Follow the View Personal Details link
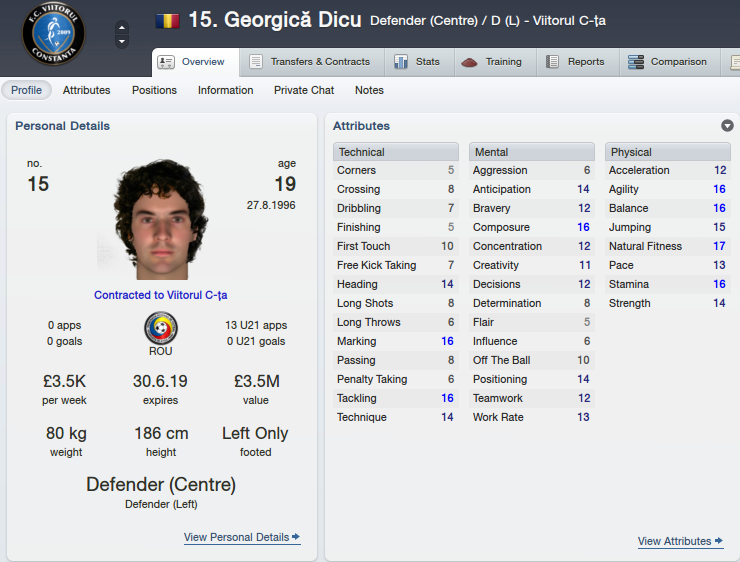Viewport: 740px width, 562px height. [x=242, y=537]
